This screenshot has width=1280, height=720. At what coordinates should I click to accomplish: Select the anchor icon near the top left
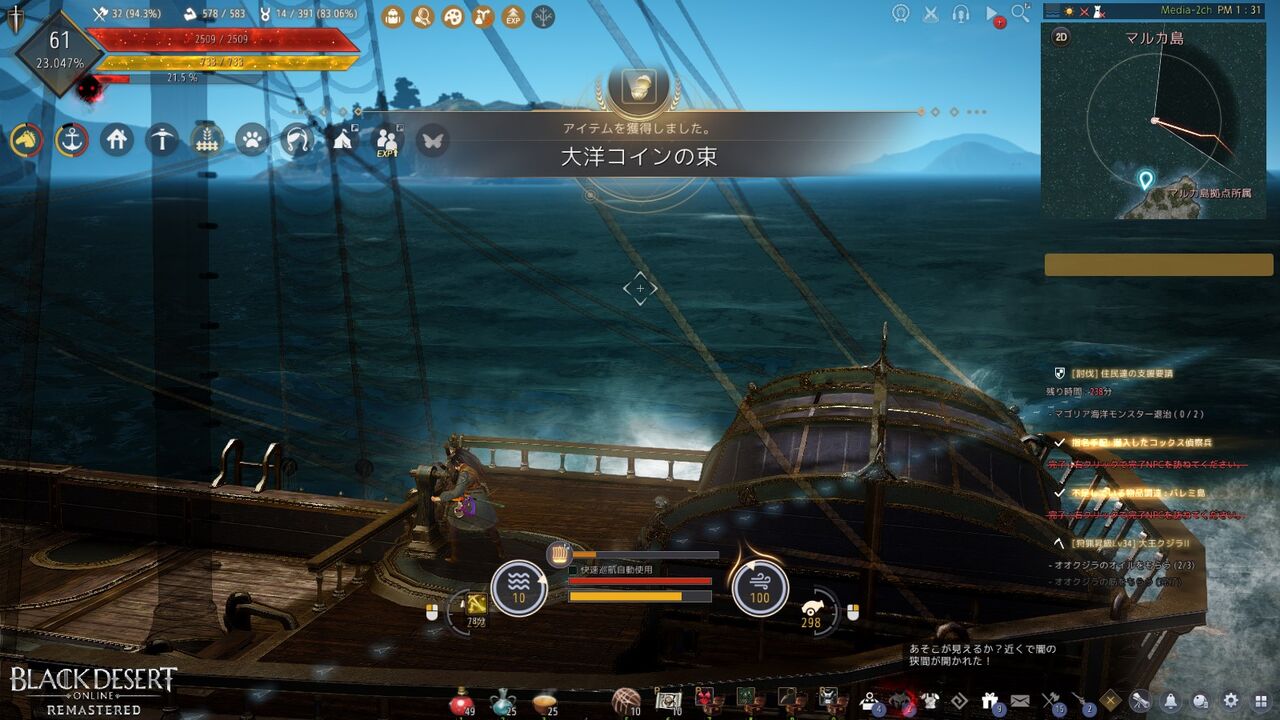point(70,141)
